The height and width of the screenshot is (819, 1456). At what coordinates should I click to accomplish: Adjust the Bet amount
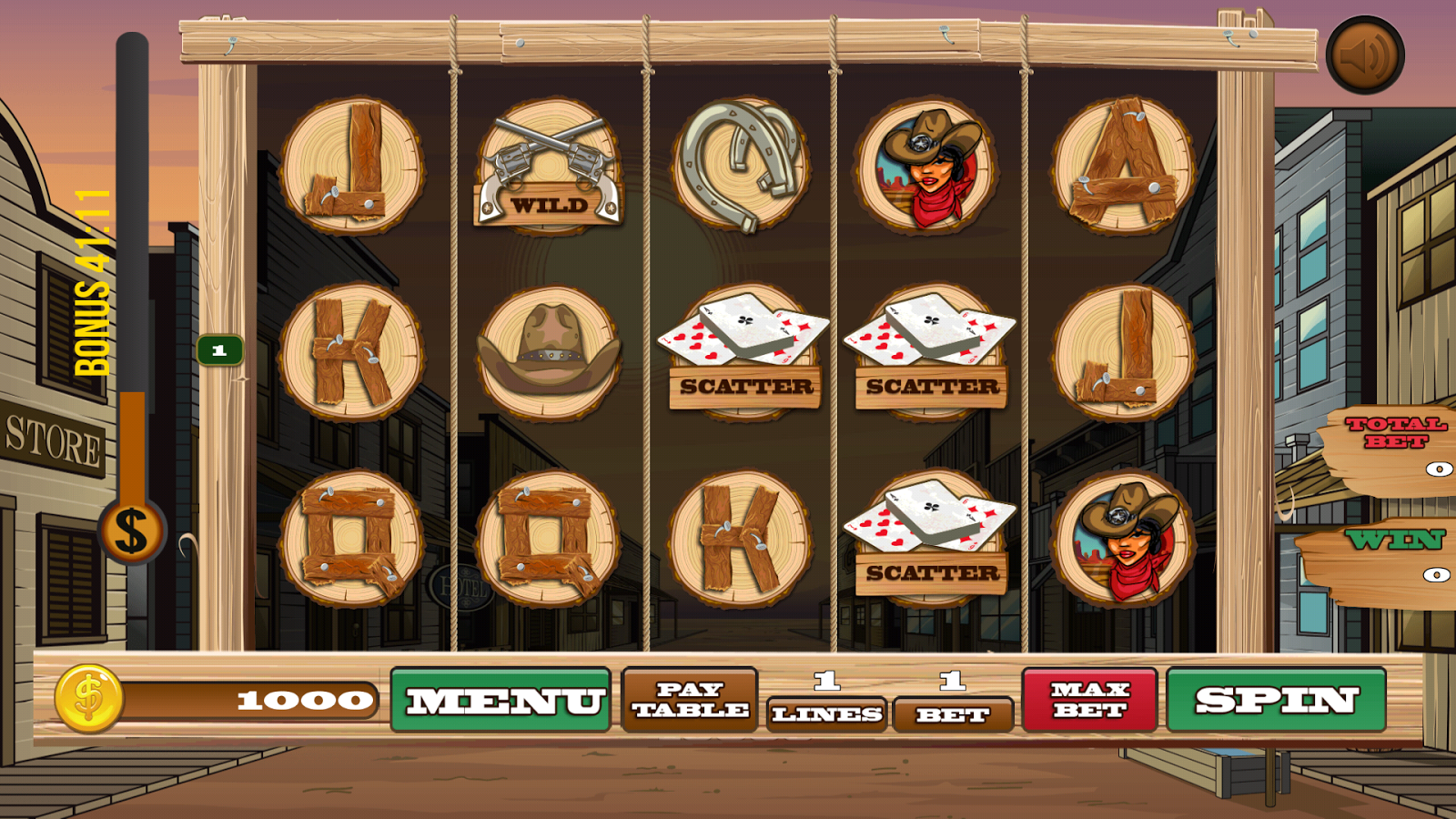click(953, 714)
